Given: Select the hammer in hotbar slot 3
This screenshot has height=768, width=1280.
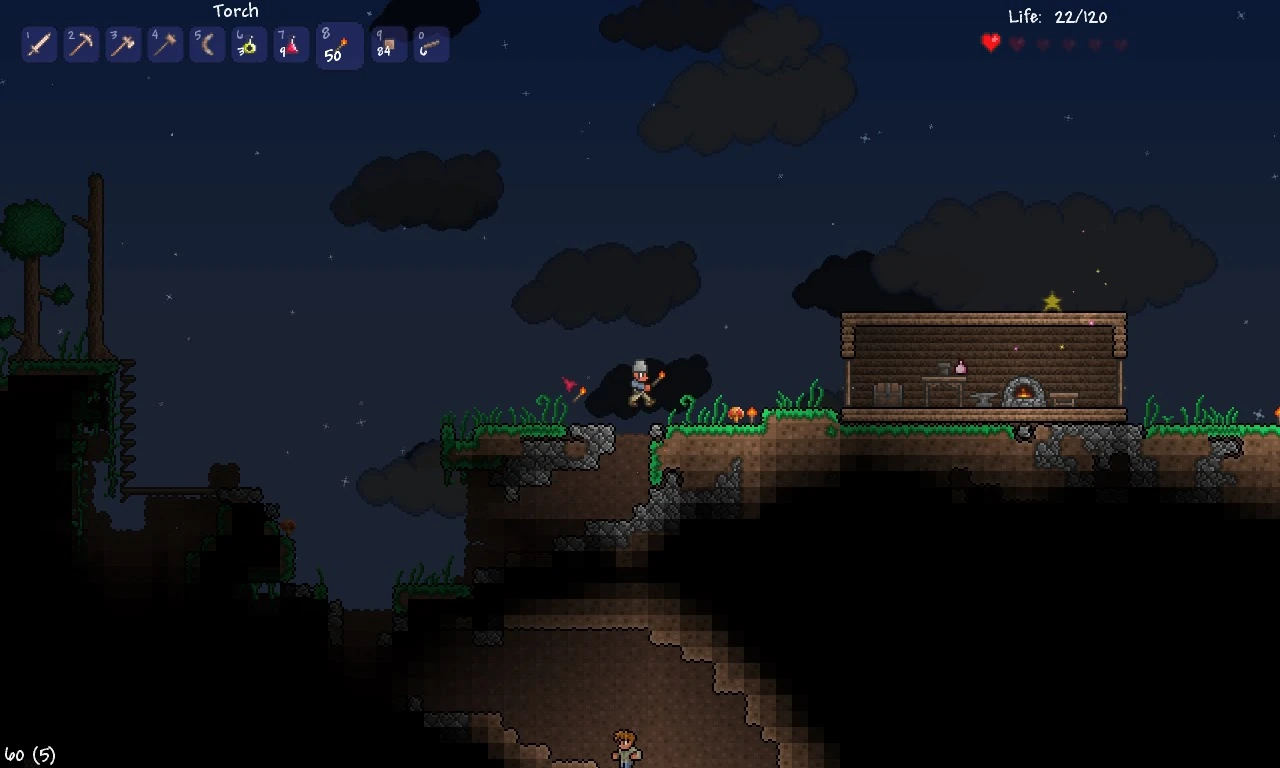Looking at the screenshot, I should [123, 45].
